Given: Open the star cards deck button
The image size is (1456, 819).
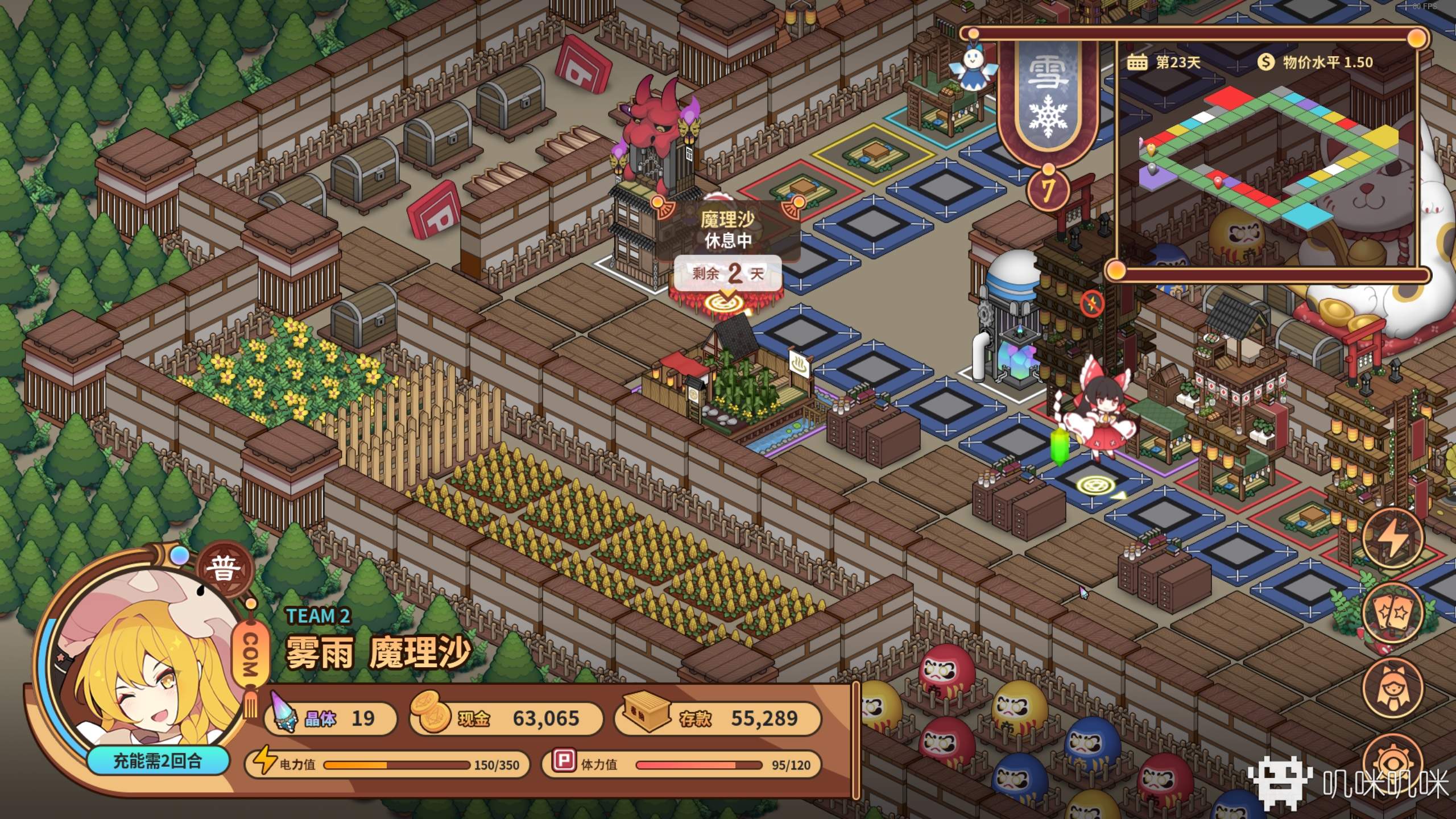Looking at the screenshot, I should (x=1392, y=613).
